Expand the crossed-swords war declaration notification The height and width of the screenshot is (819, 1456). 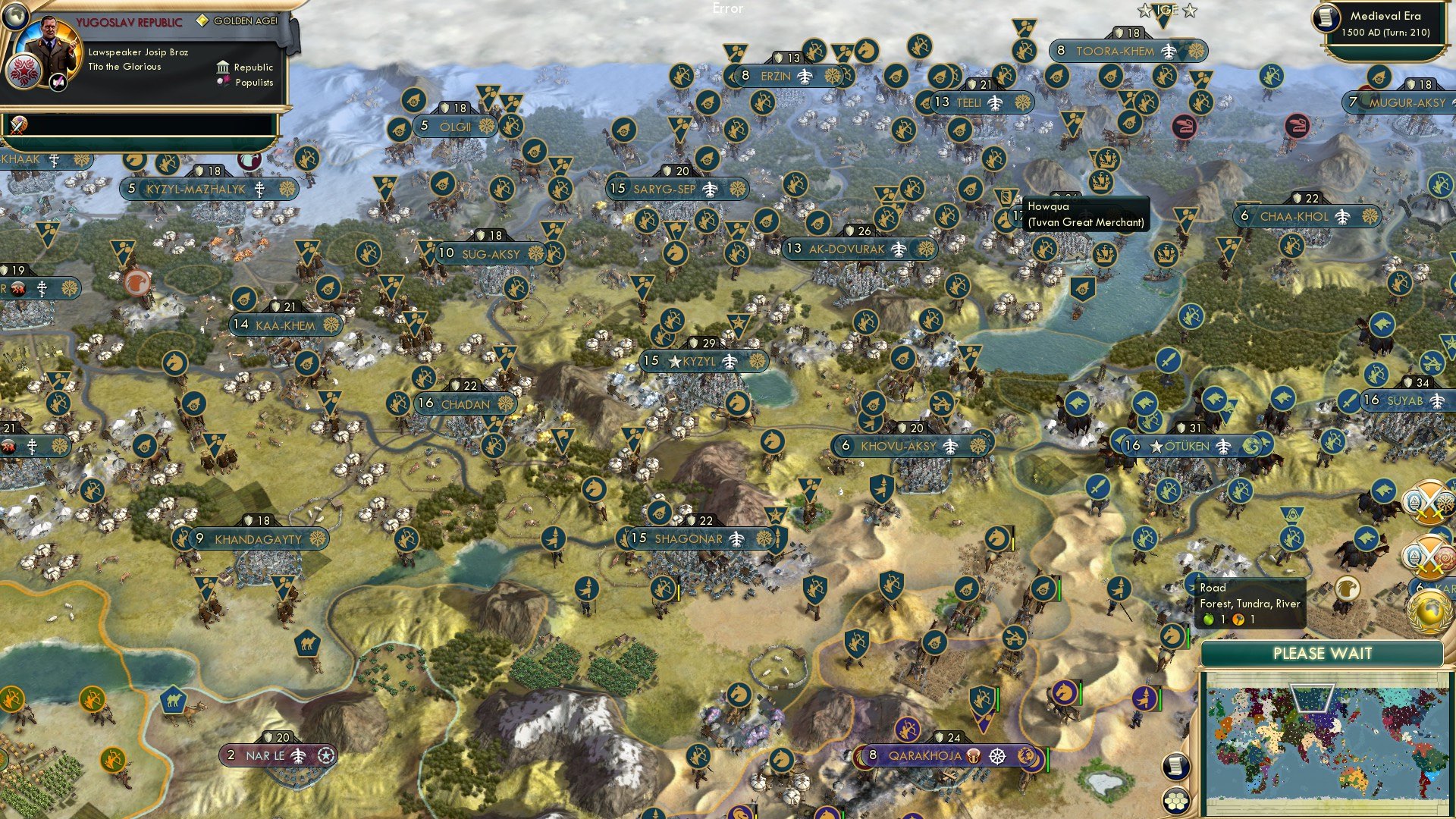[1429, 500]
